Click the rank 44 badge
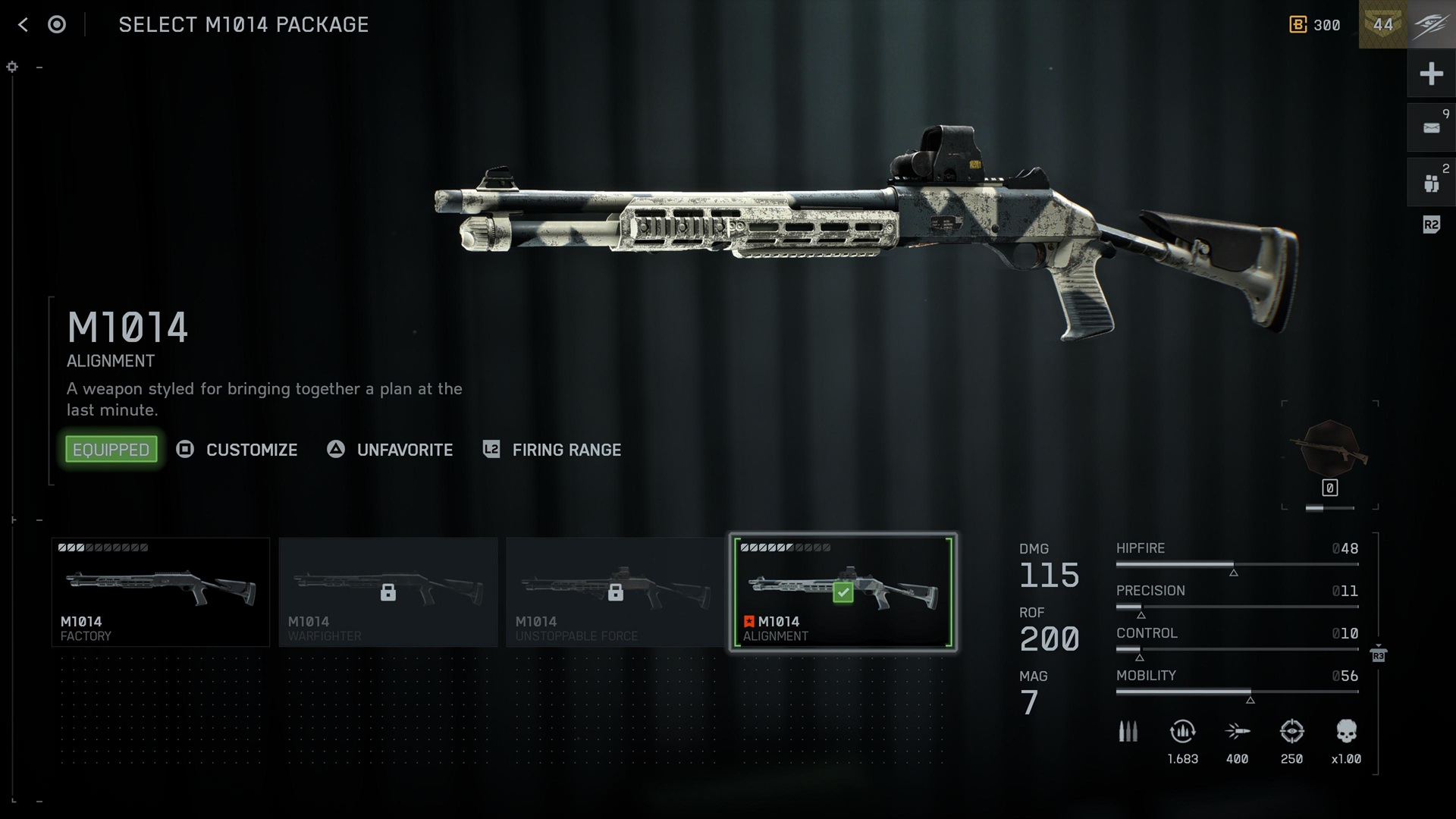Image resolution: width=1456 pixels, height=819 pixels. click(1383, 25)
